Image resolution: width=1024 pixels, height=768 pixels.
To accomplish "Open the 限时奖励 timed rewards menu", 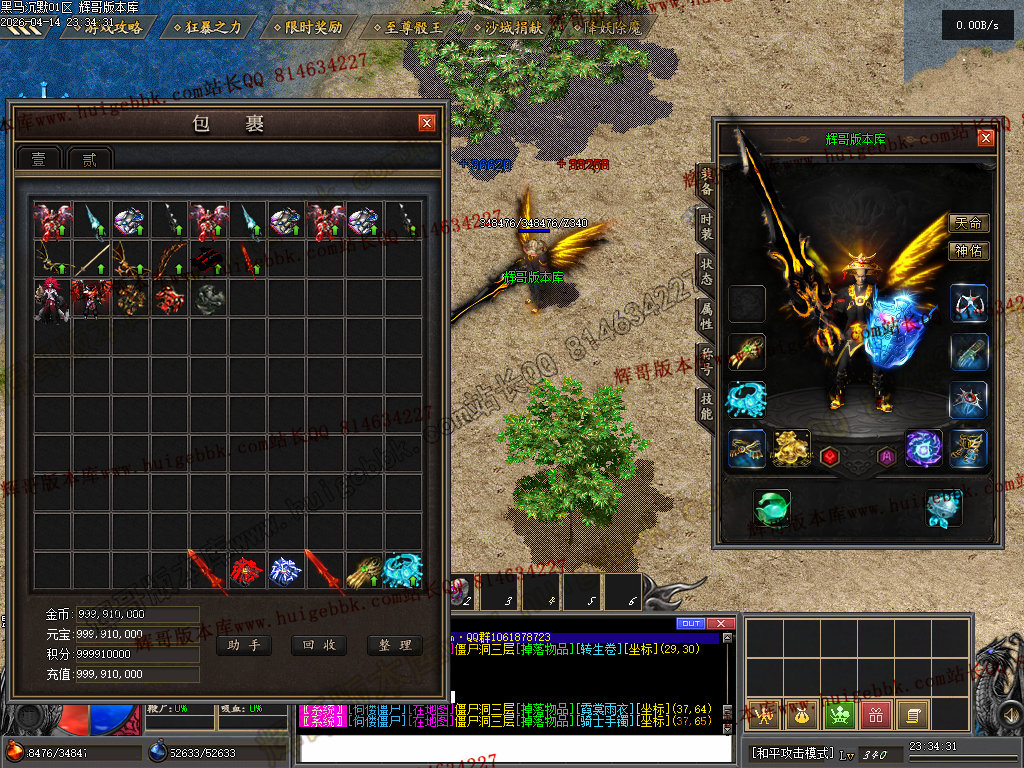I will pyautogui.click(x=307, y=27).
